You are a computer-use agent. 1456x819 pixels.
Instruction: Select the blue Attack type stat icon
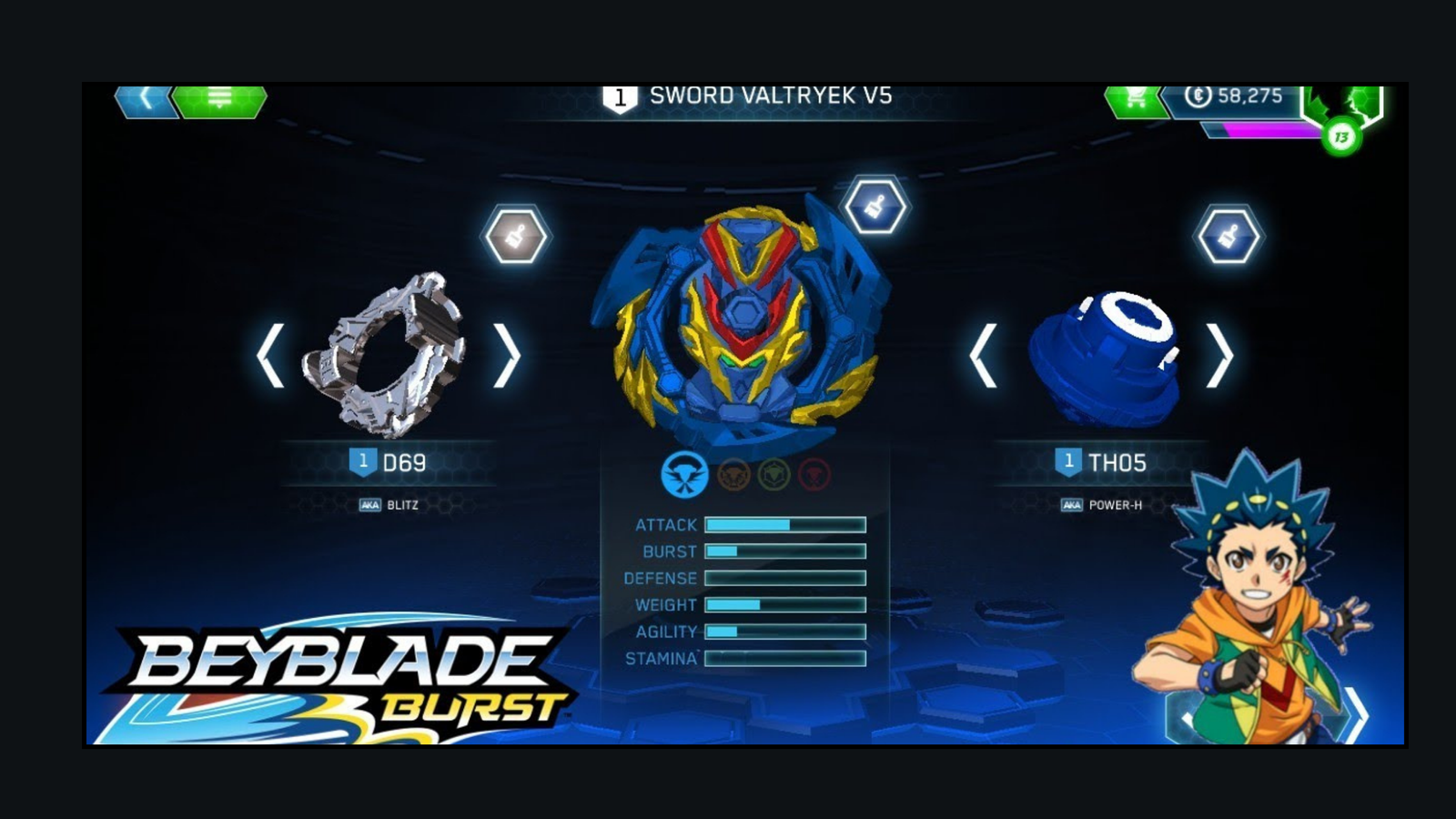point(687,472)
